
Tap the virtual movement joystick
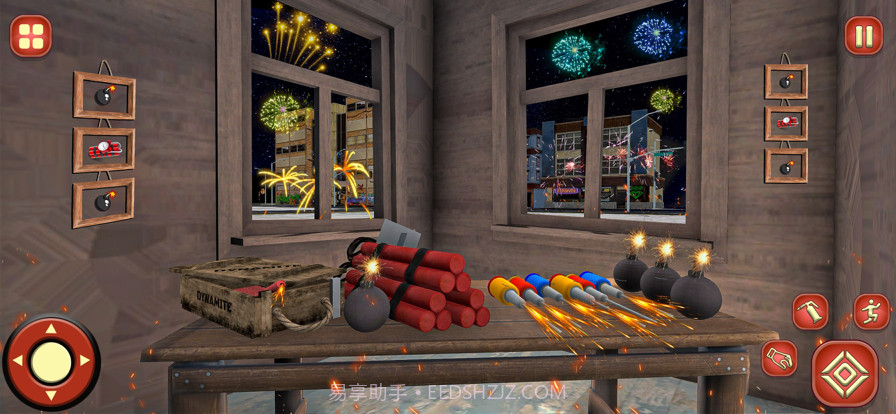pyautogui.click(x=51, y=361)
